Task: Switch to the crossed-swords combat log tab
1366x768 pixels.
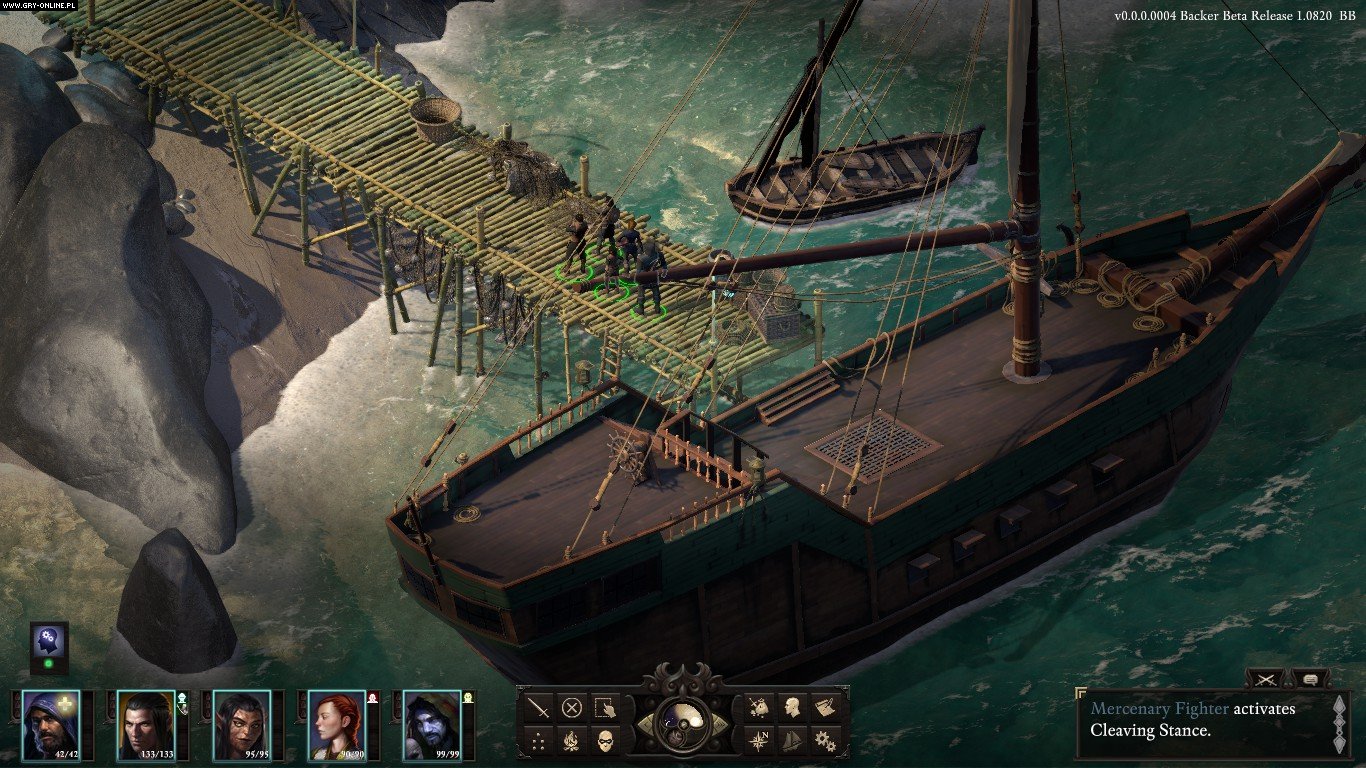Action: pos(1266,679)
